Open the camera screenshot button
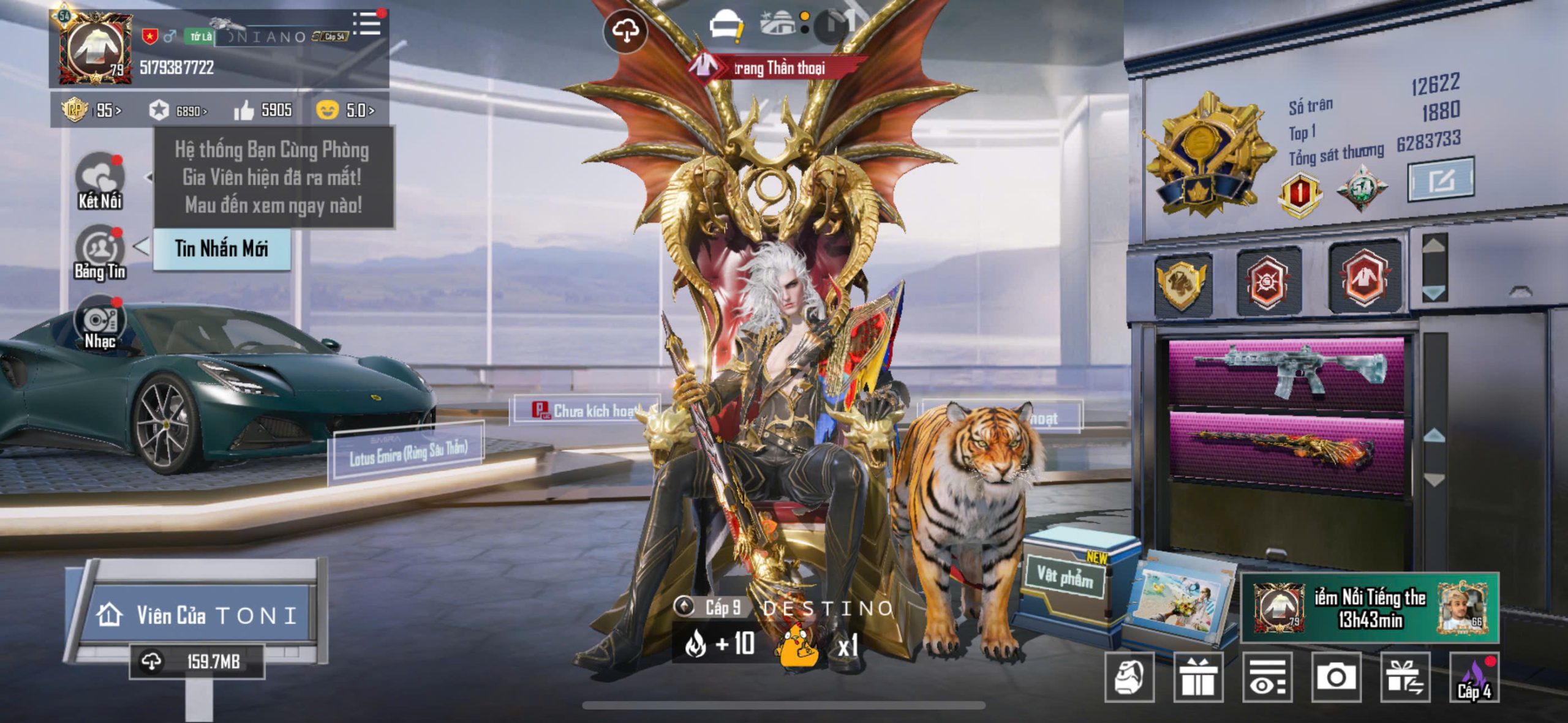1568x723 pixels. [1336, 677]
